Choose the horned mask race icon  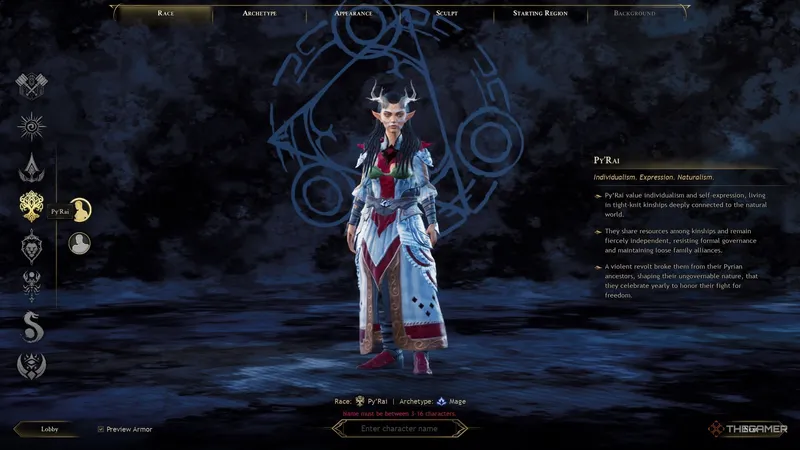[x=32, y=365]
